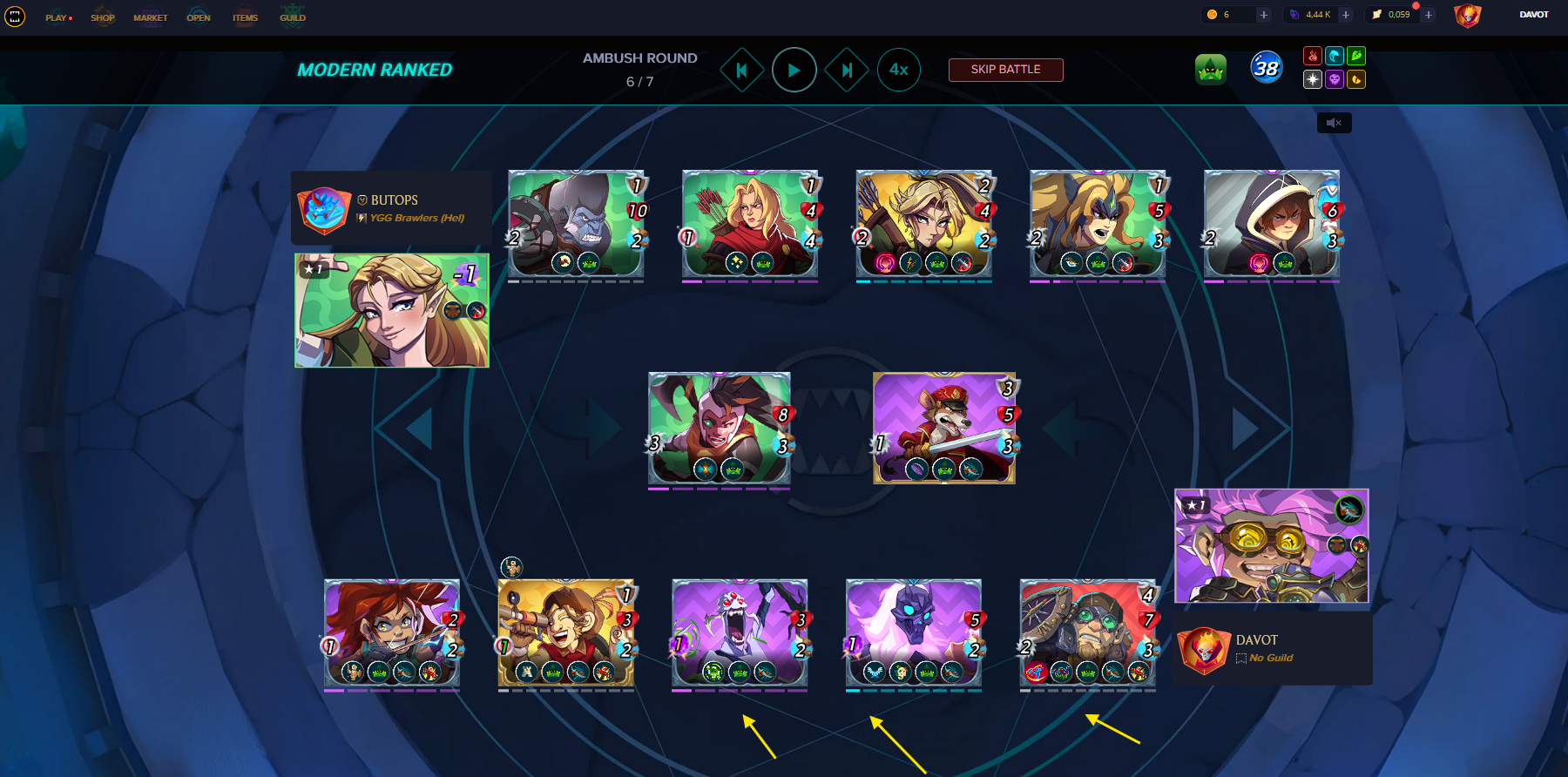The height and width of the screenshot is (777, 1568).
Task: Click BUTOPS blue dragon guild crest
Action: tap(326, 209)
